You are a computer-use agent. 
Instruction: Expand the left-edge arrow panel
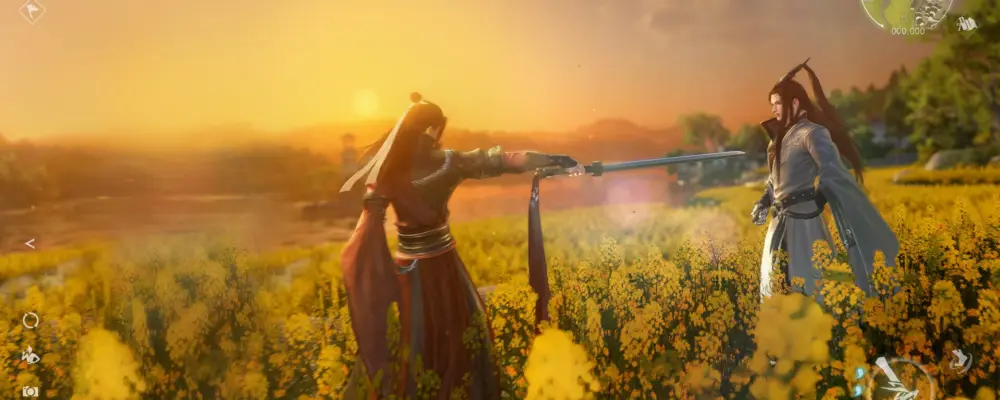click(x=30, y=243)
